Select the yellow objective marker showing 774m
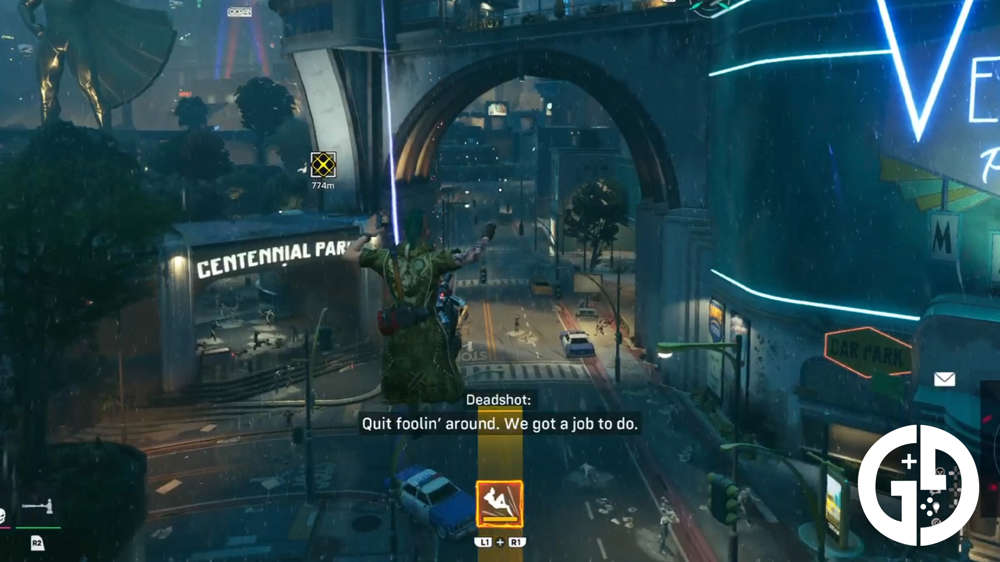Screen dimensions: 1000x562 322,165
